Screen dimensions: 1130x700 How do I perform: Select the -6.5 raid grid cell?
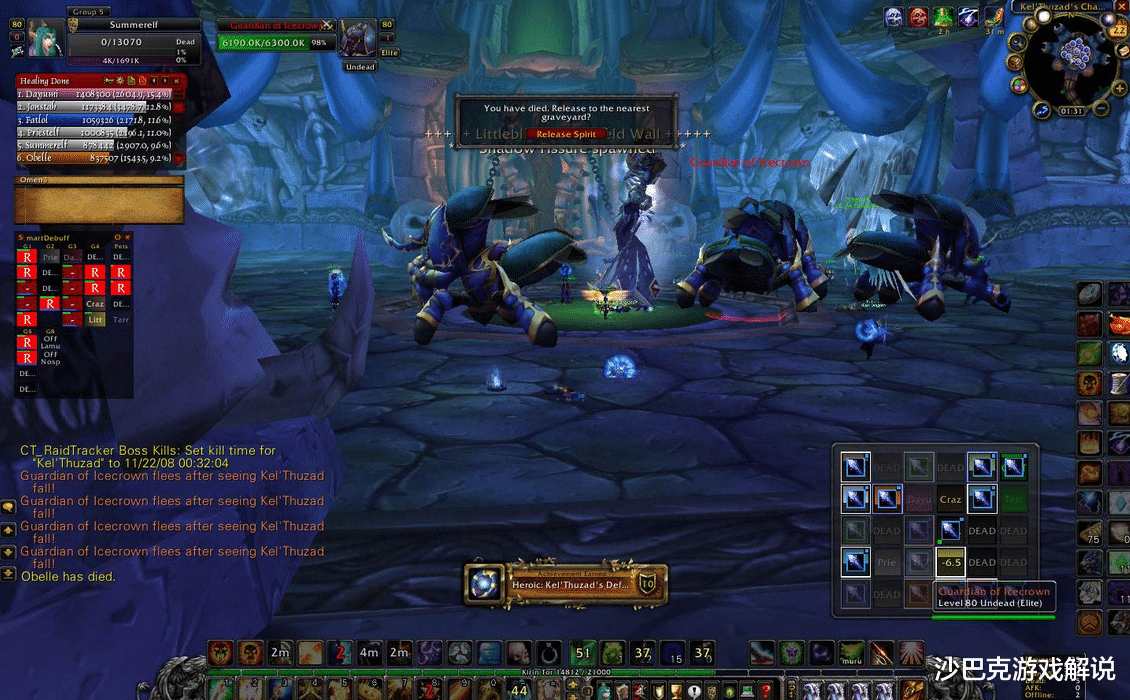pyautogui.click(x=950, y=562)
